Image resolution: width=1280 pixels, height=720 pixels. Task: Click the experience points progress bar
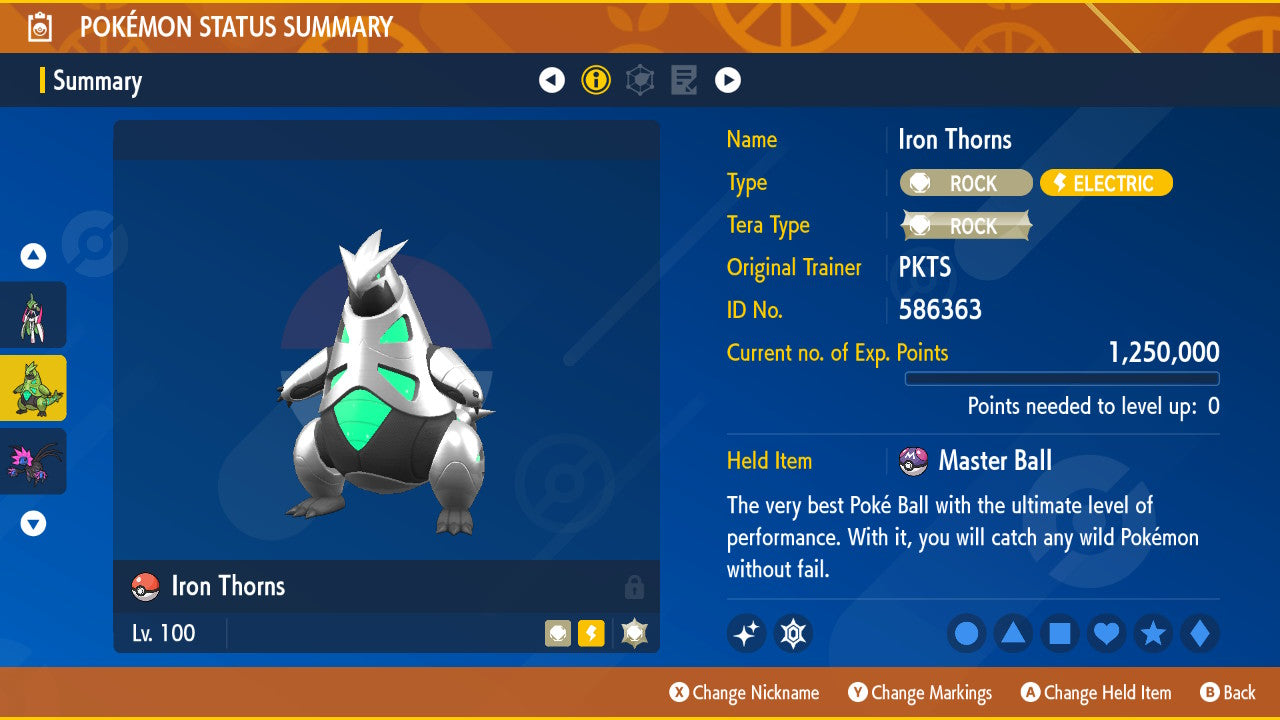point(1062,379)
